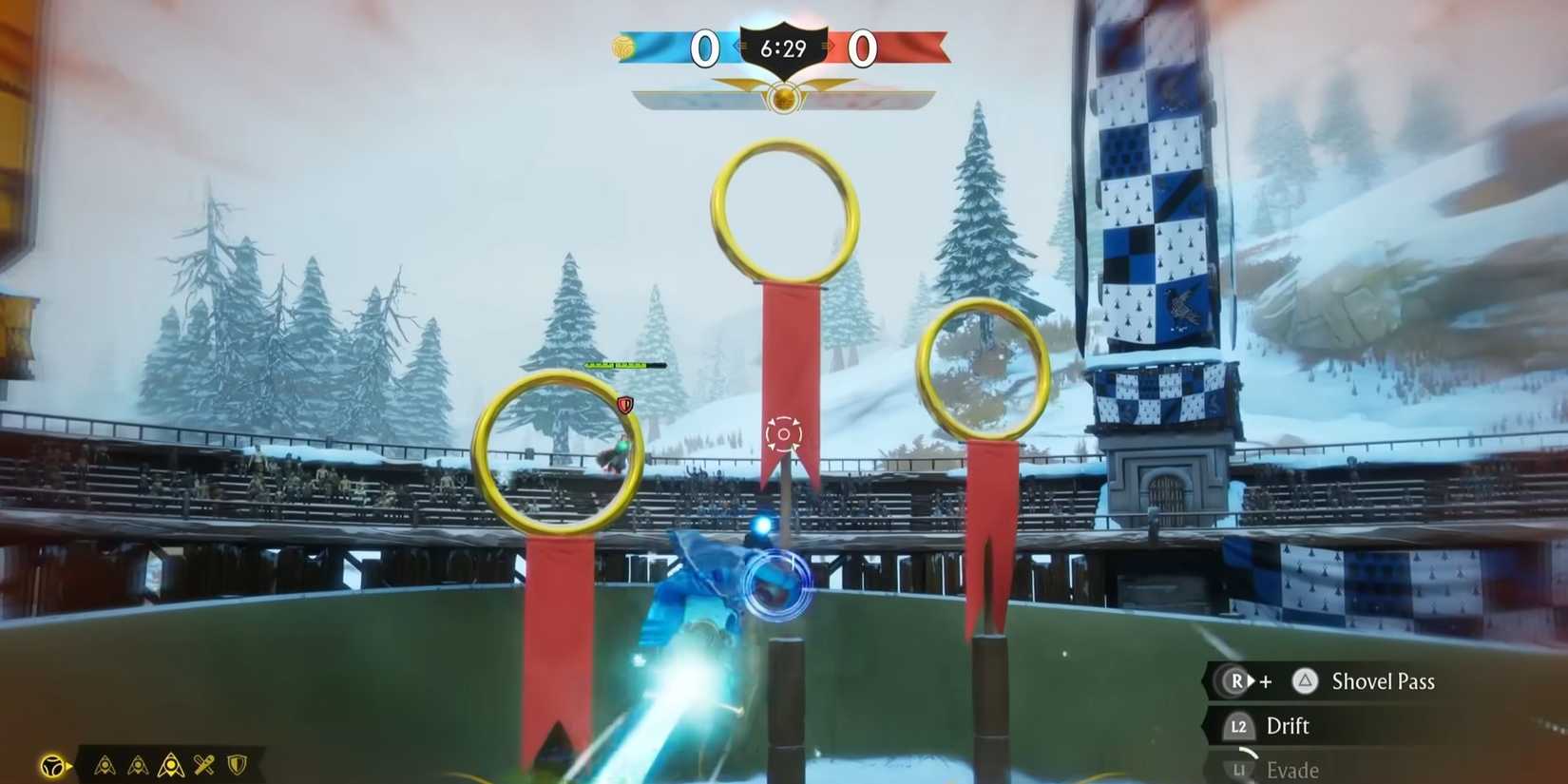Select the first Chaser broom icon
Screen dimensions: 1568x784
coord(105,765)
